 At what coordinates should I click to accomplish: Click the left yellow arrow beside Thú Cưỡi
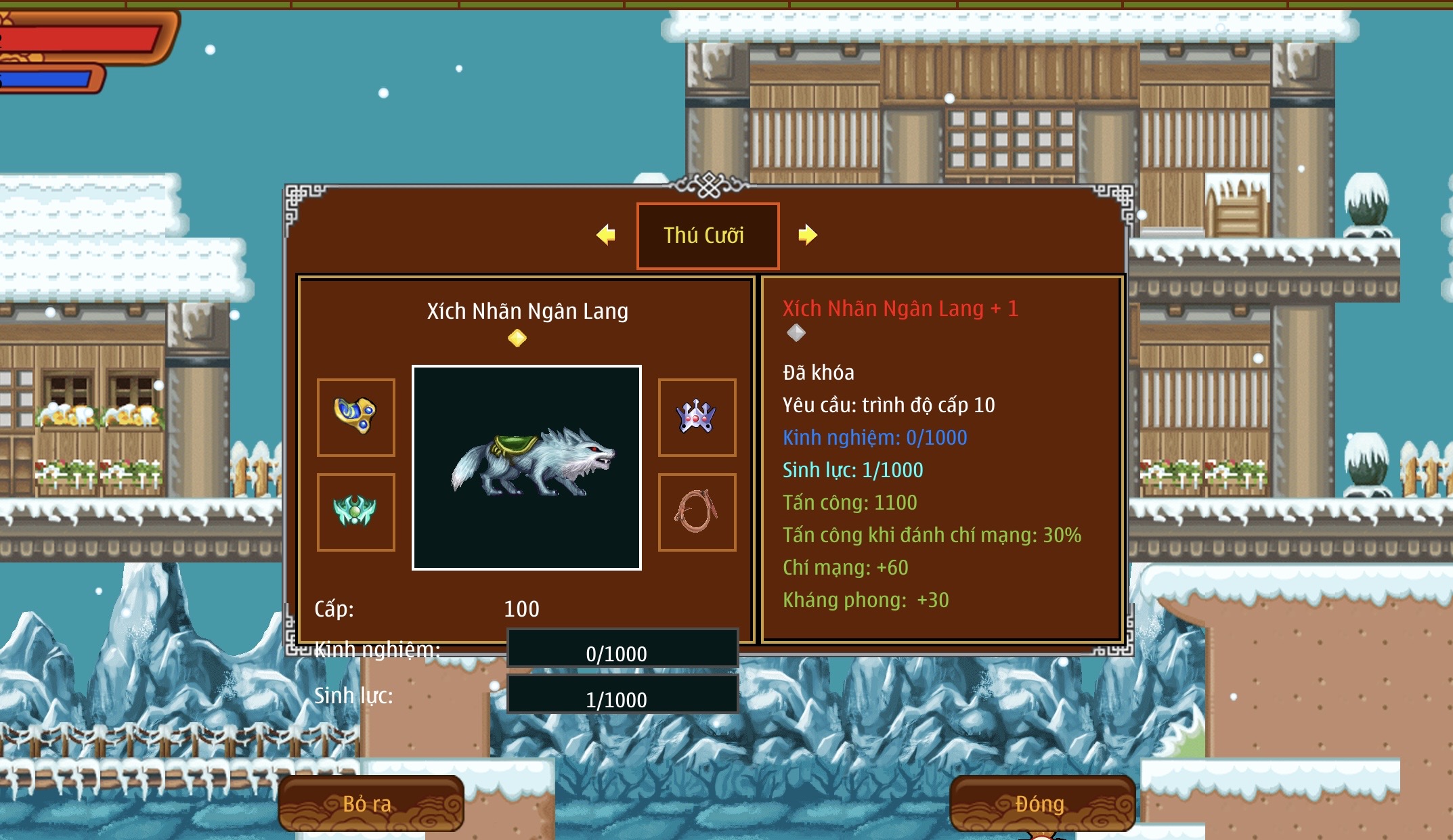click(606, 235)
